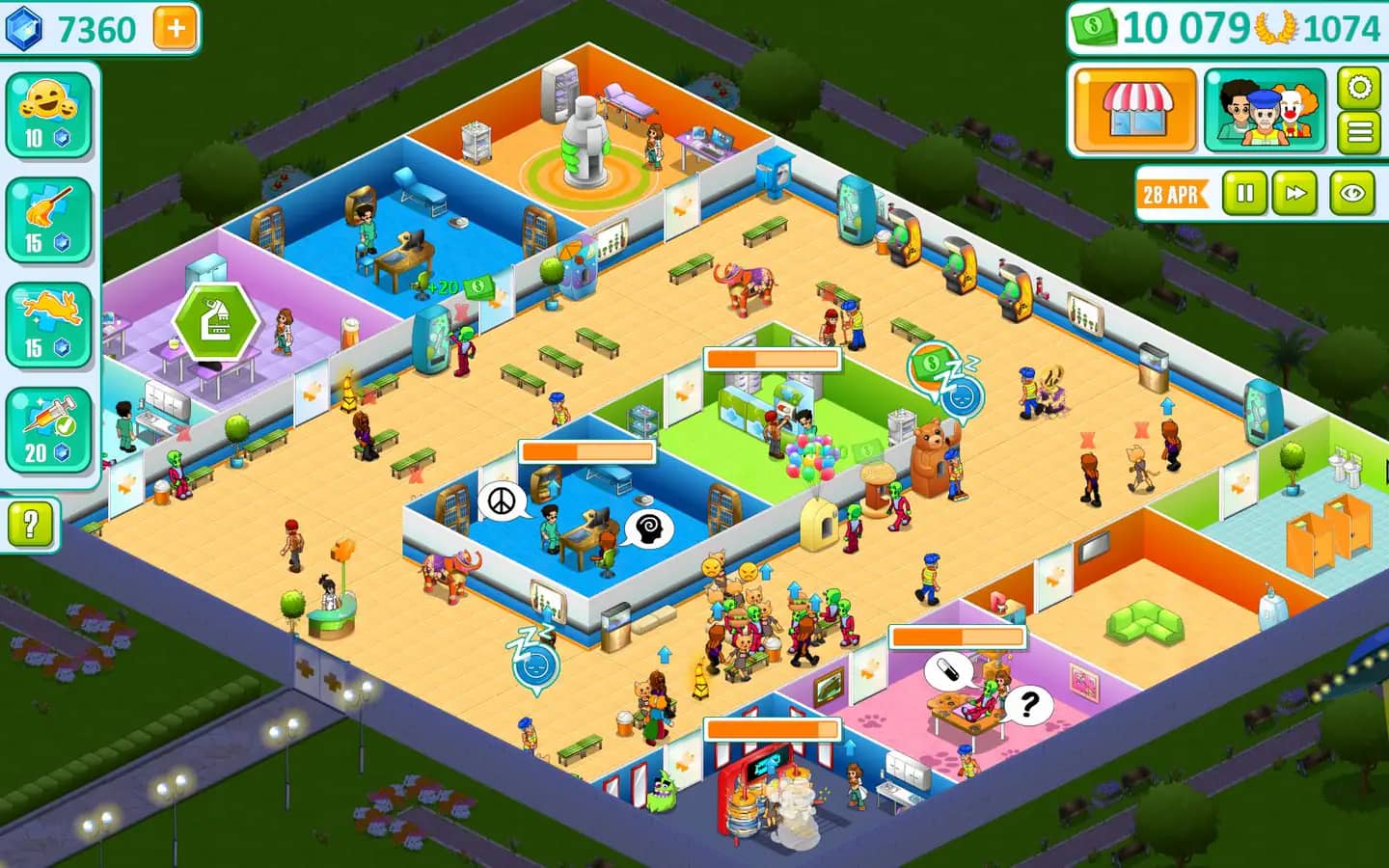Pause the game with pause button
The height and width of the screenshot is (868, 1389).
[x=1245, y=192]
